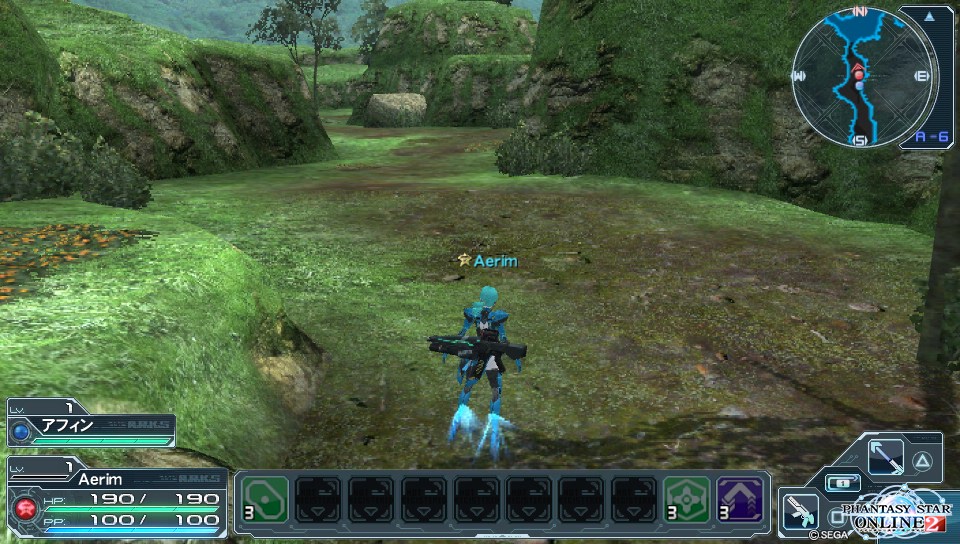Select the rifle weapon action icon
Screen dimensions: 960x544
(800, 509)
